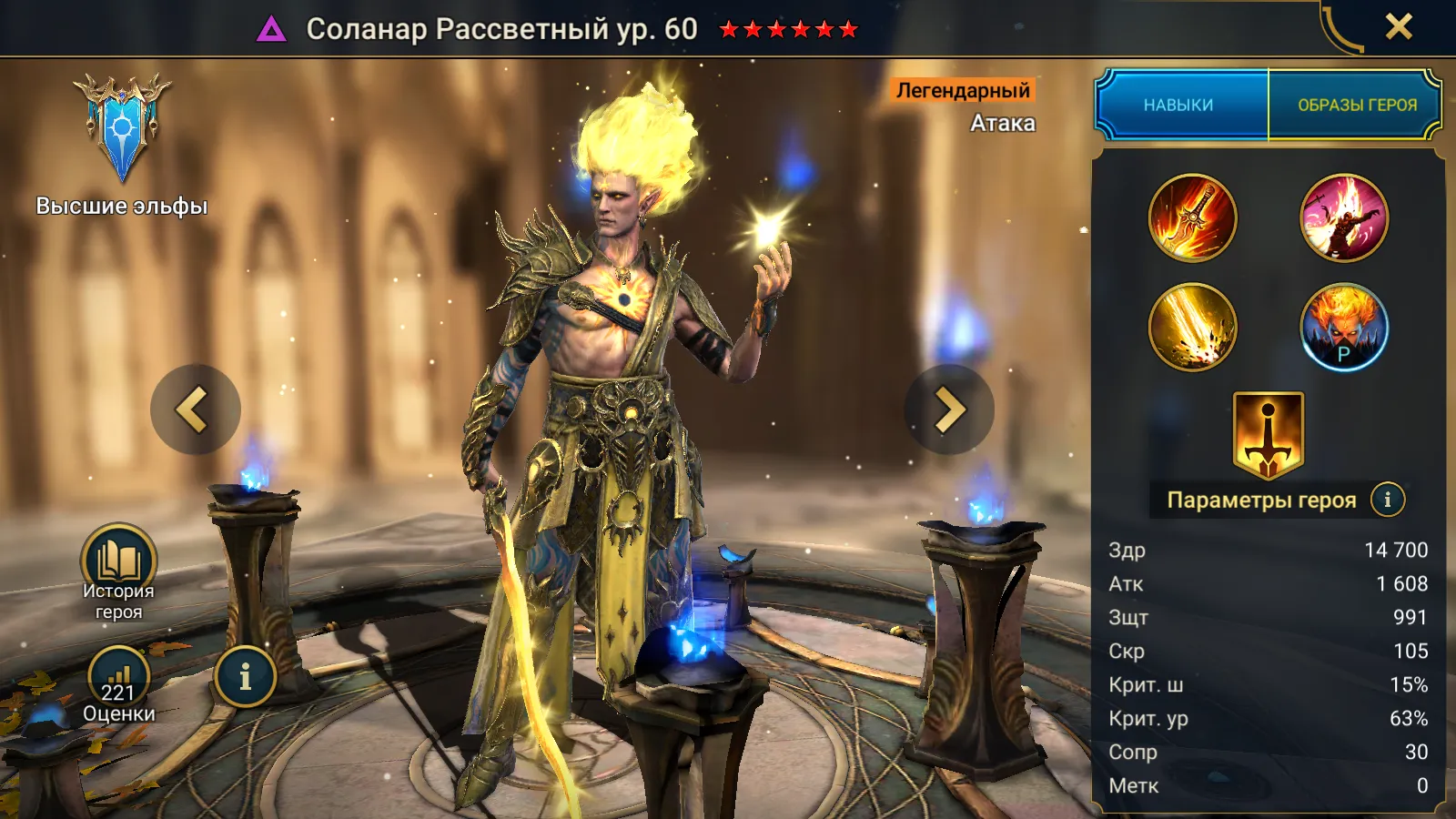
Task: Close the hero info screen
Action: click(1399, 27)
